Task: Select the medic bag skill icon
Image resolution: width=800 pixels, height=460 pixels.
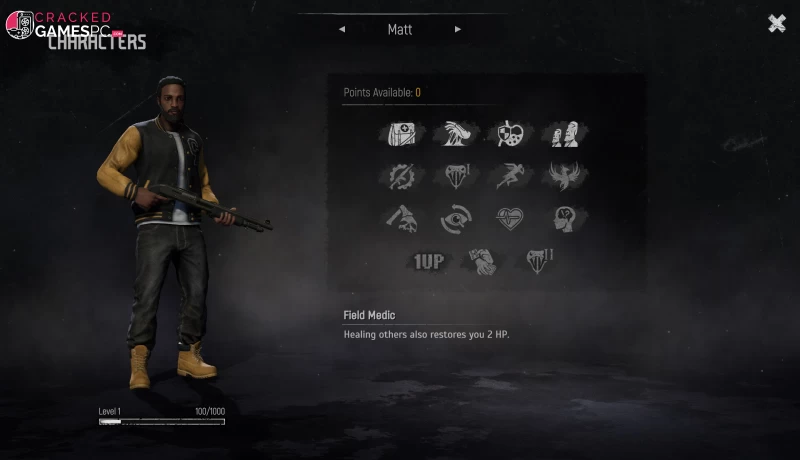Action: click(x=401, y=134)
